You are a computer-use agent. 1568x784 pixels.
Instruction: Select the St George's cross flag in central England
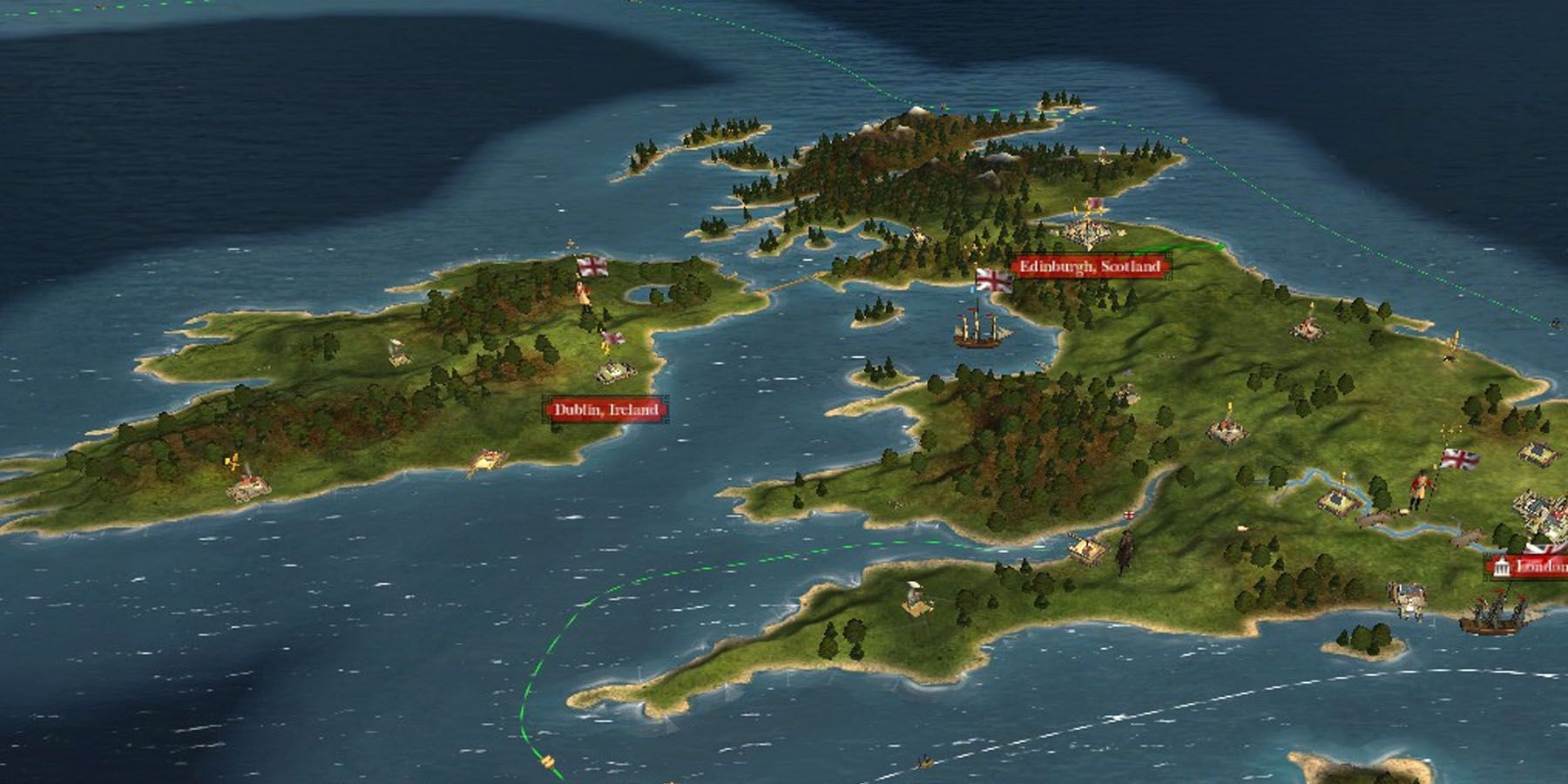point(1128,515)
